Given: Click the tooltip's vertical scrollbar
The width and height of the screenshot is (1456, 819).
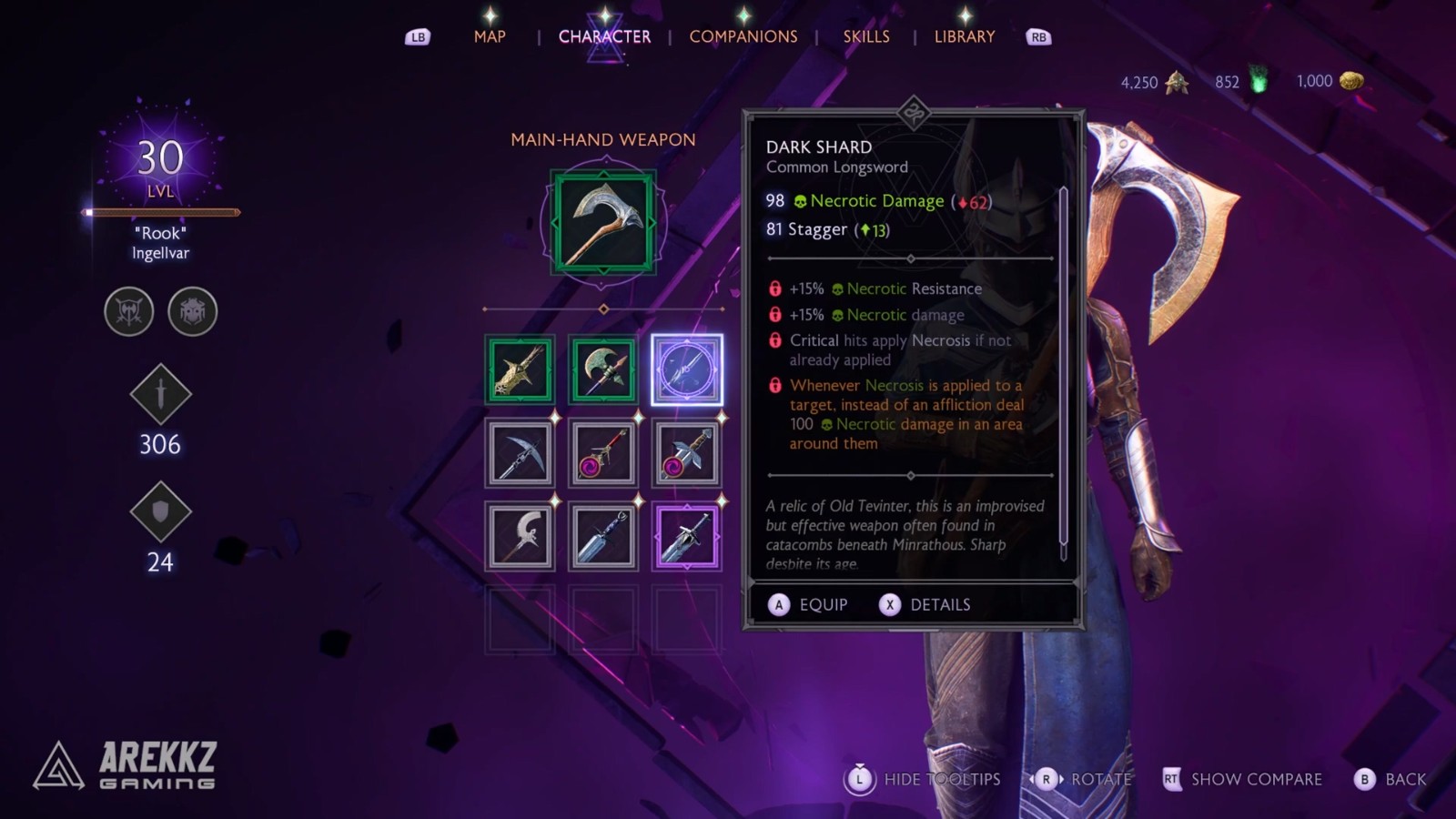Looking at the screenshot, I should coord(1063,373).
